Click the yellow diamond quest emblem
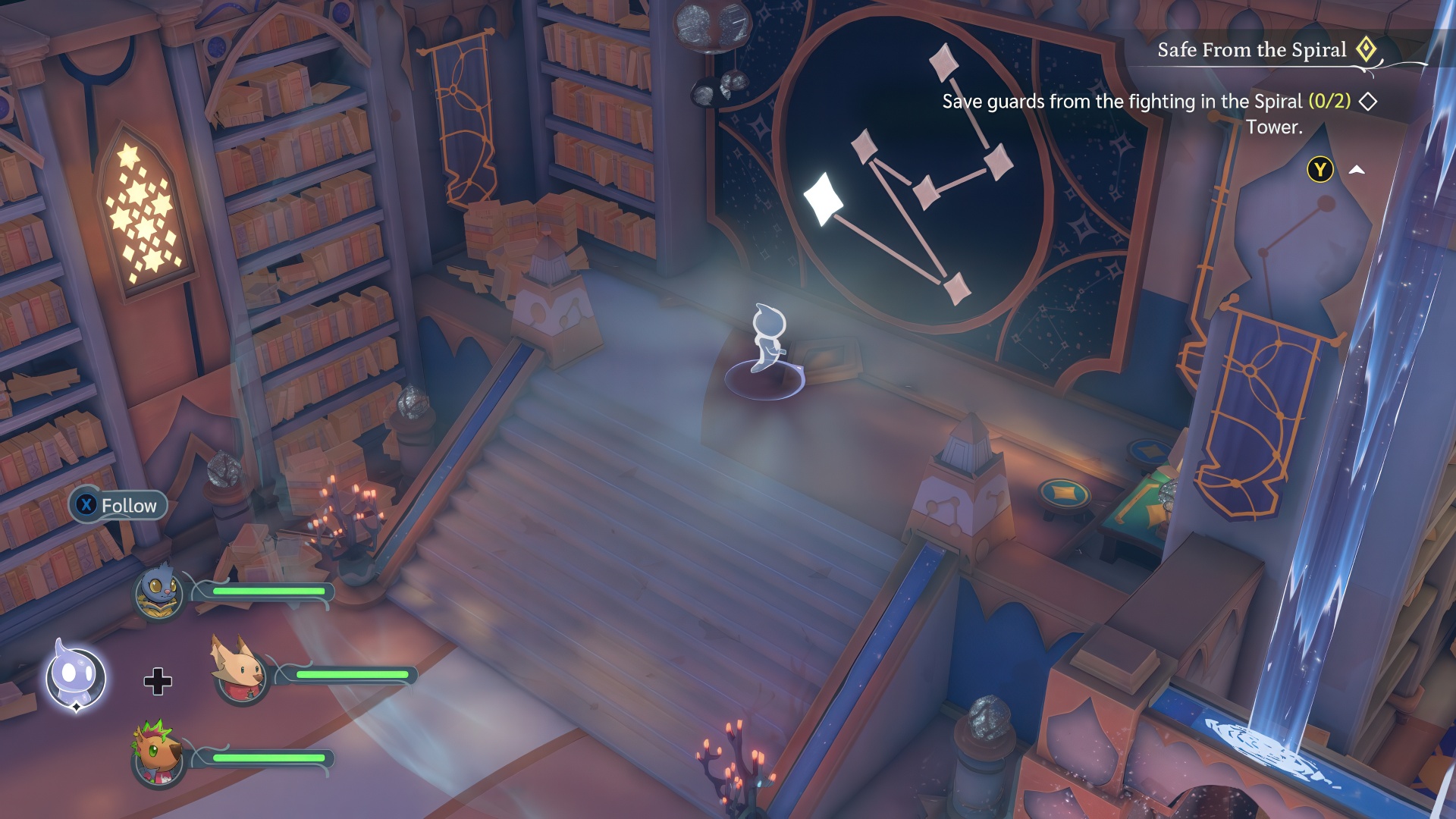The image size is (1456, 819). point(1366,49)
